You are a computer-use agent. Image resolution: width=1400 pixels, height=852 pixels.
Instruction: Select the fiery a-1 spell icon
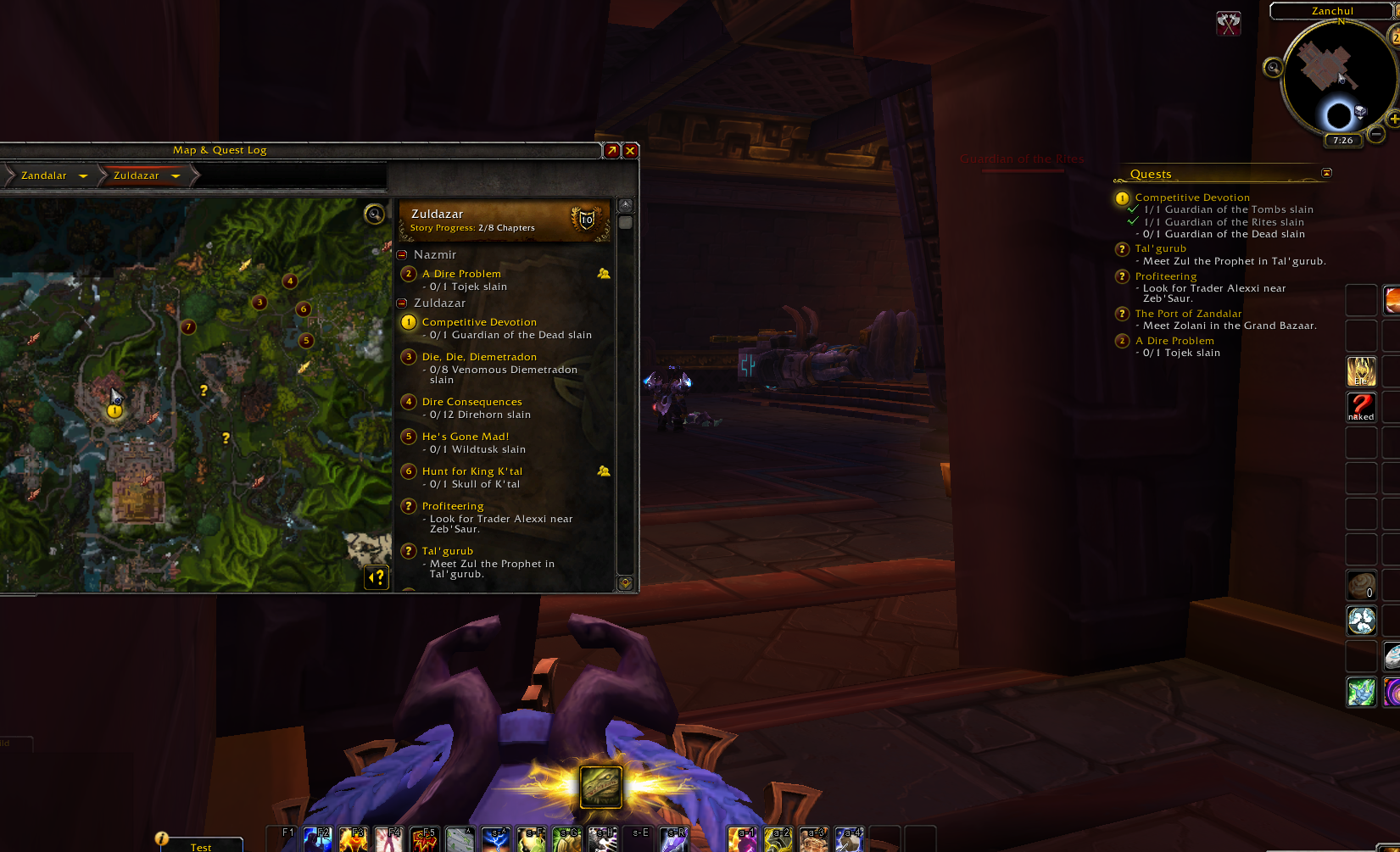tap(744, 838)
